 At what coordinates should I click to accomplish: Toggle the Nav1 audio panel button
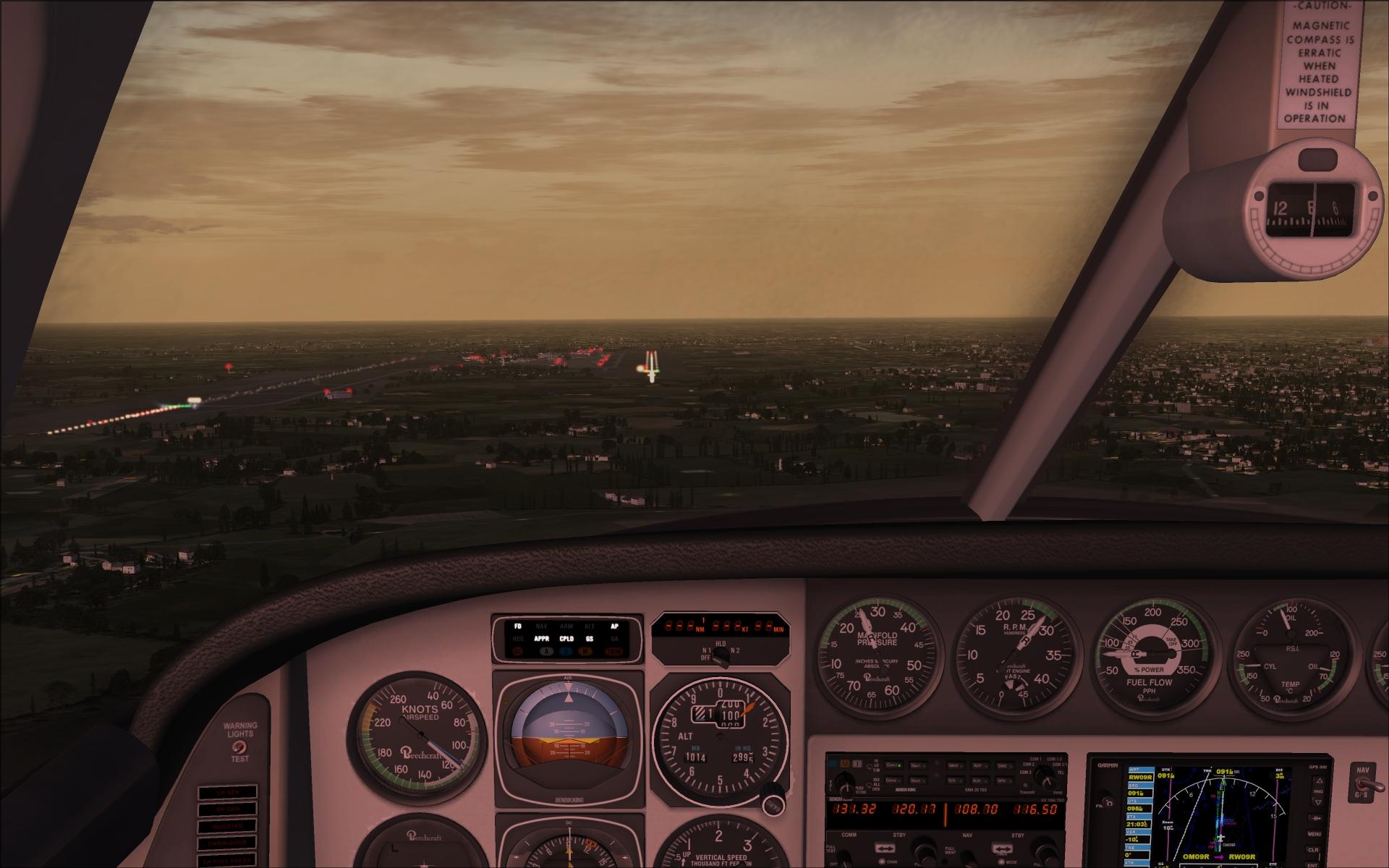click(x=917, y=765)
